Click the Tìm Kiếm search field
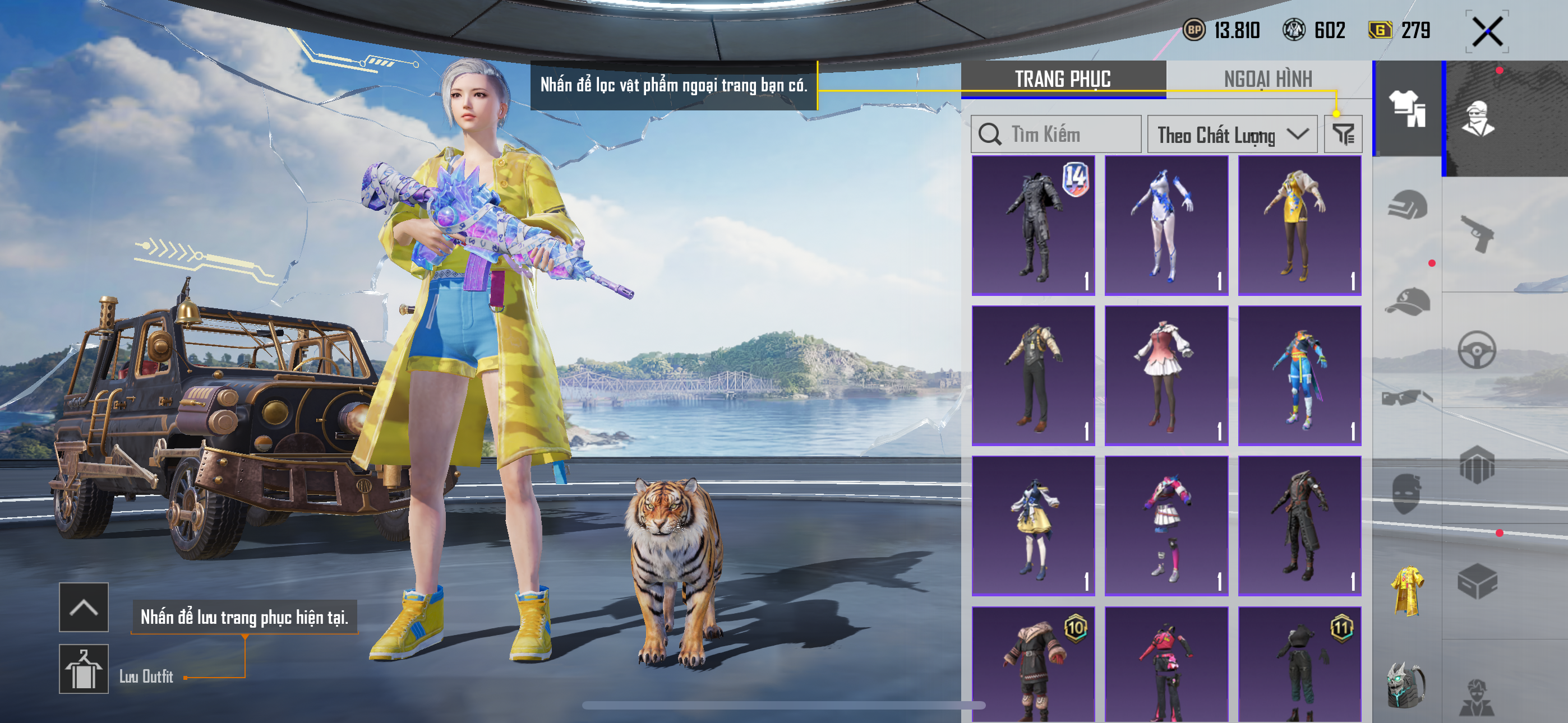 1056,135
